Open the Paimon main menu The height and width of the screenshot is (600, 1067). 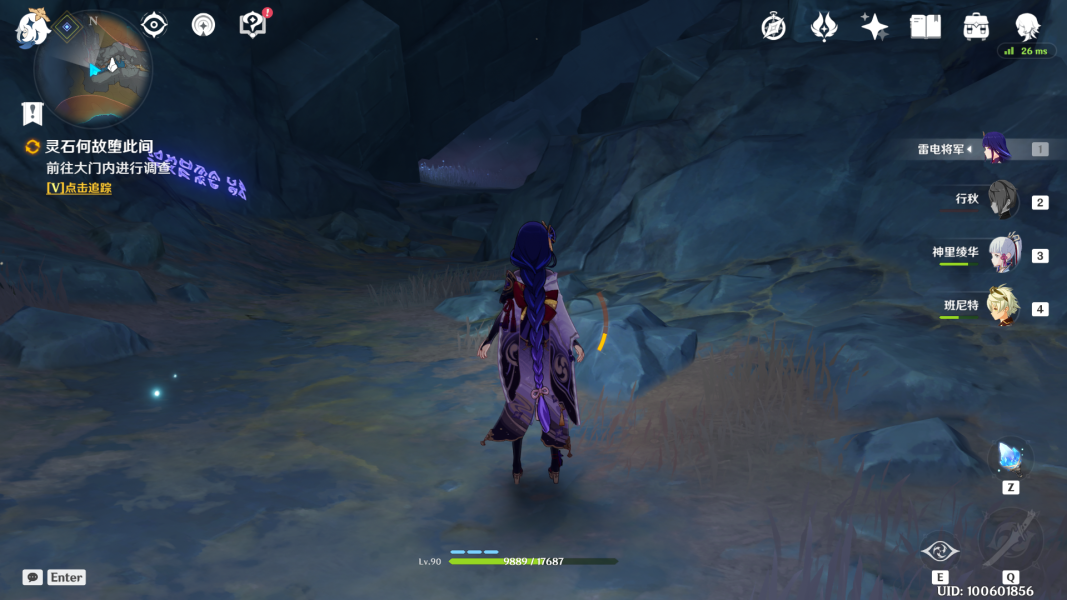coord(30,28)
